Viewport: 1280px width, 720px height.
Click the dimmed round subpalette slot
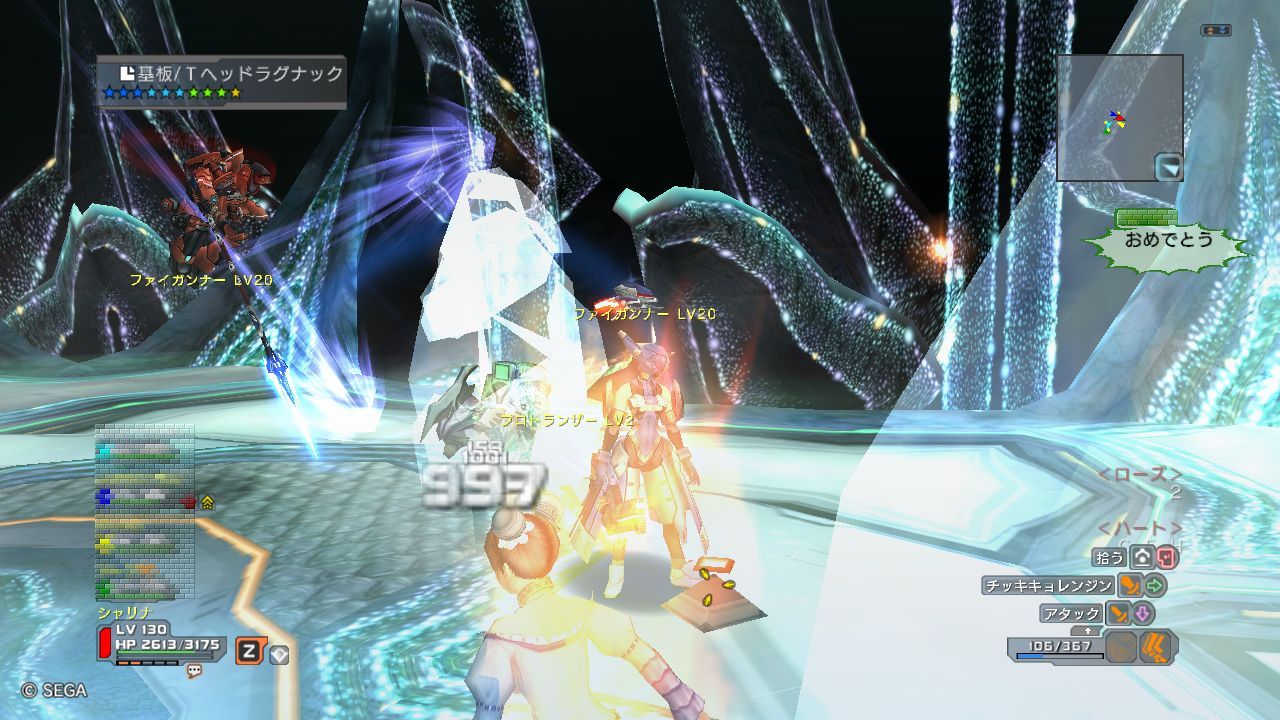tap(1121, 647)
